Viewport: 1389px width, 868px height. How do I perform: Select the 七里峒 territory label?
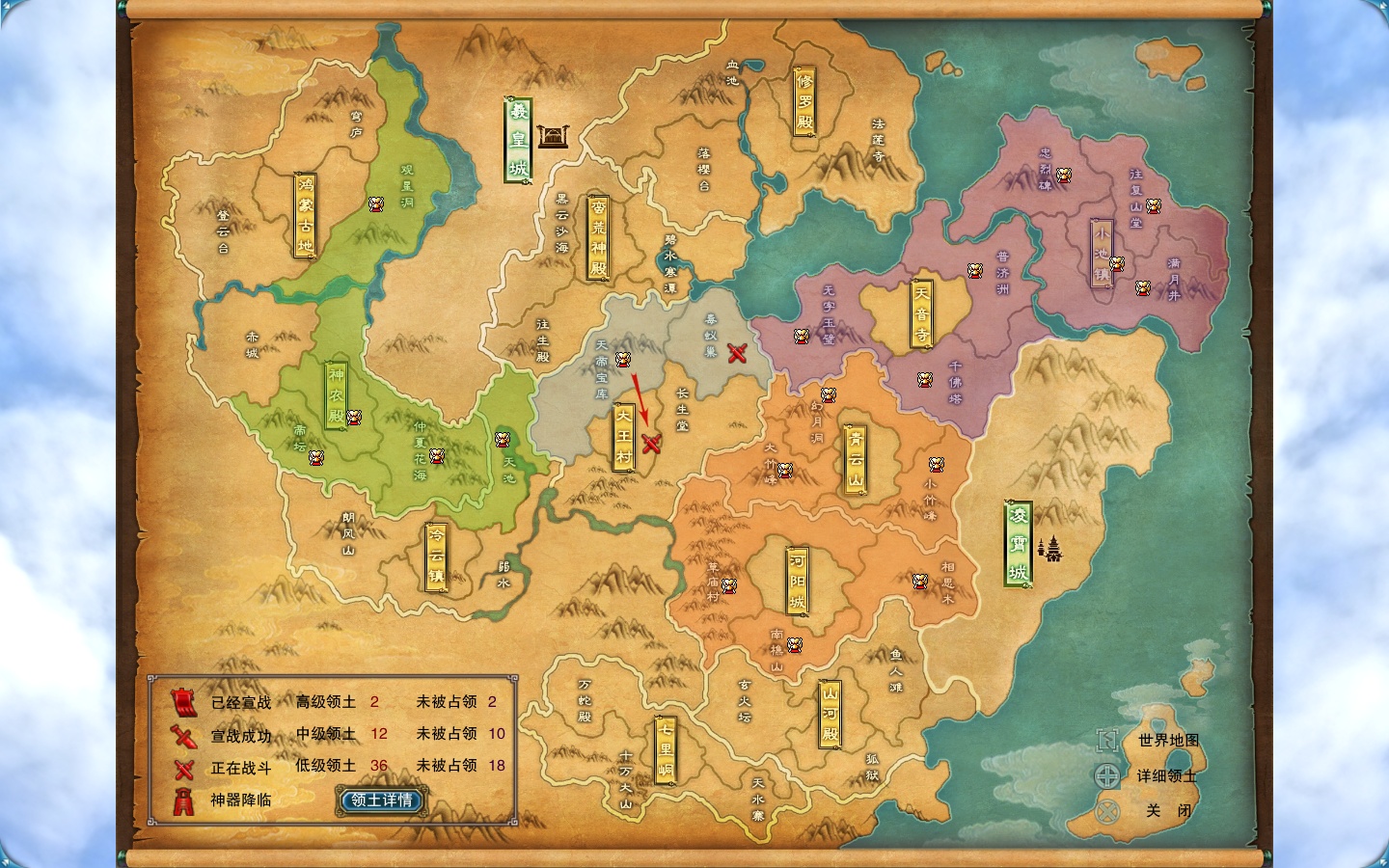[x=666, y=748]
